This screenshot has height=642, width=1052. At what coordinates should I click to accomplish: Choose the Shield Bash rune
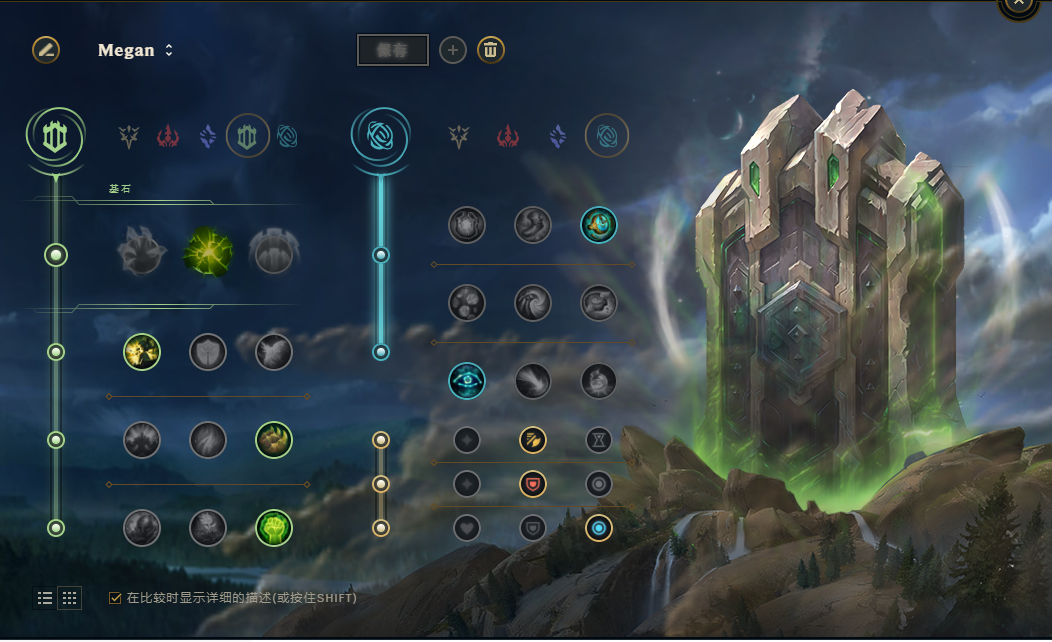274,352
